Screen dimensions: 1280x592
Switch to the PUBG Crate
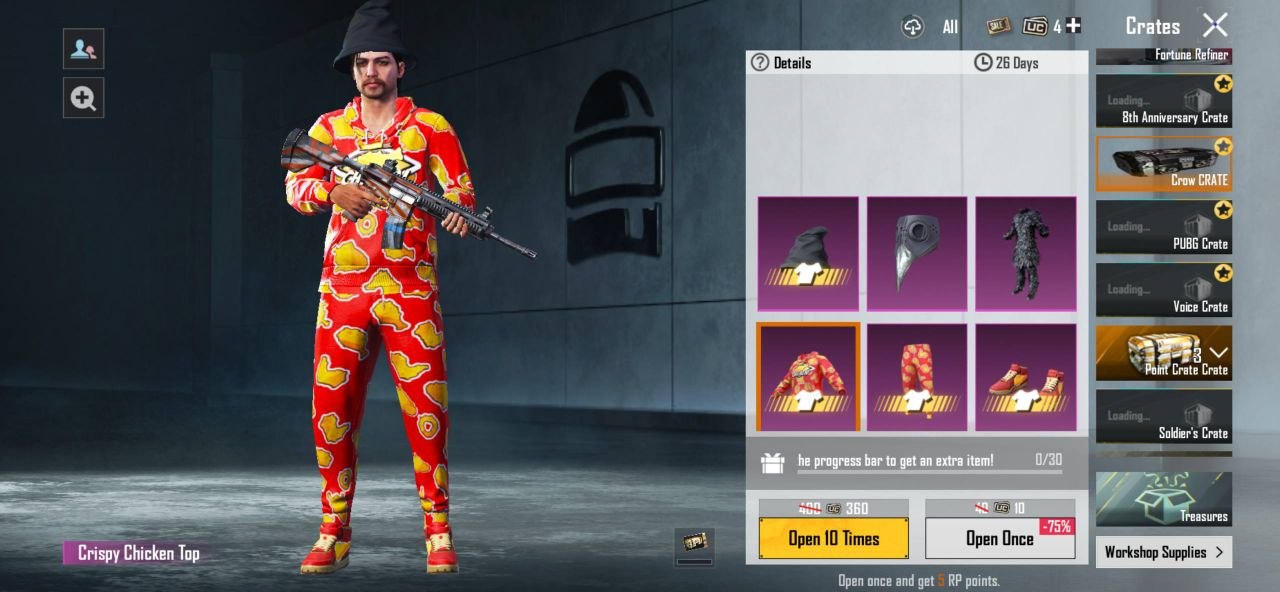1164,227
